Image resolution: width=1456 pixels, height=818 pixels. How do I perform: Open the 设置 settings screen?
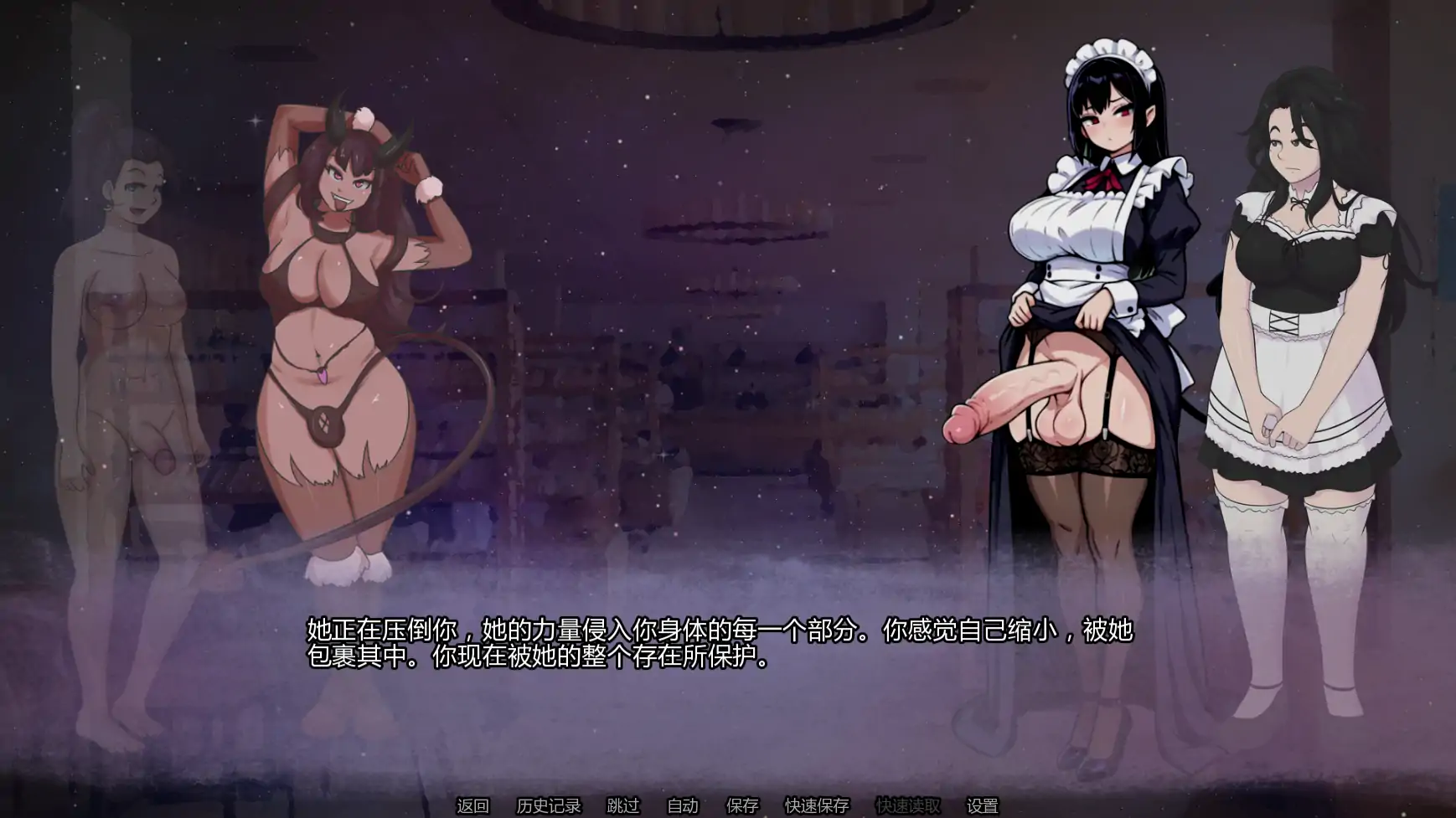coord(984,805)
